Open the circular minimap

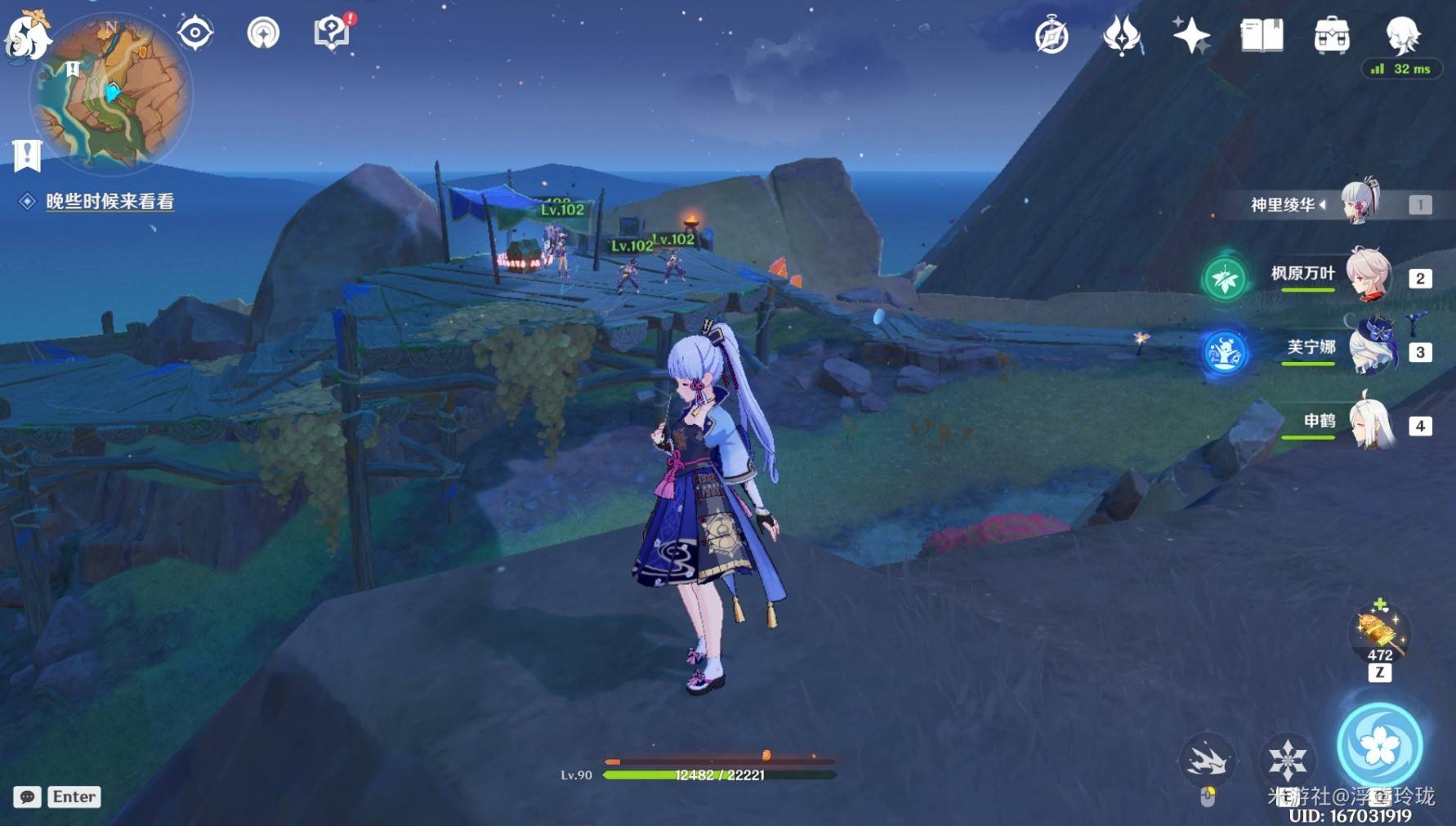(x=111, y=94)
